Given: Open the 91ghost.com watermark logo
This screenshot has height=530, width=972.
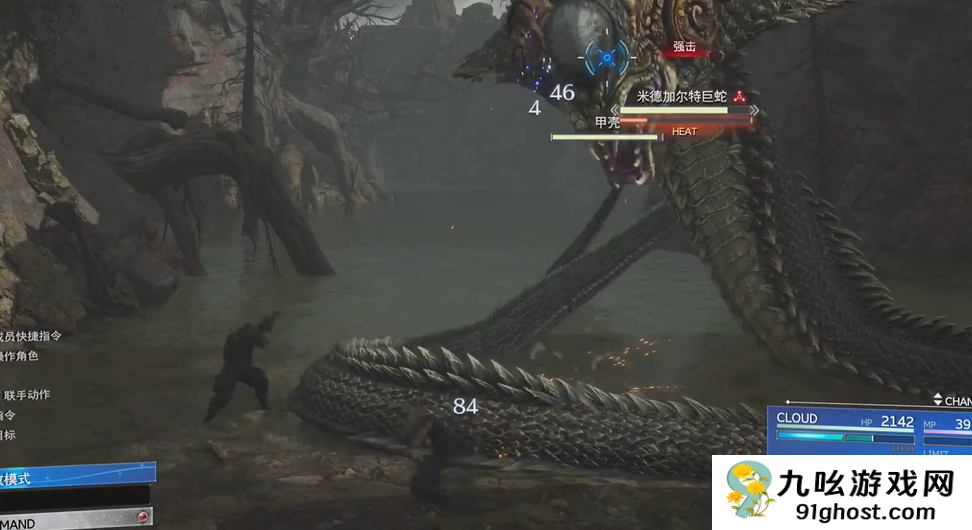Looking at the screenshot, I should pos(840,492).
